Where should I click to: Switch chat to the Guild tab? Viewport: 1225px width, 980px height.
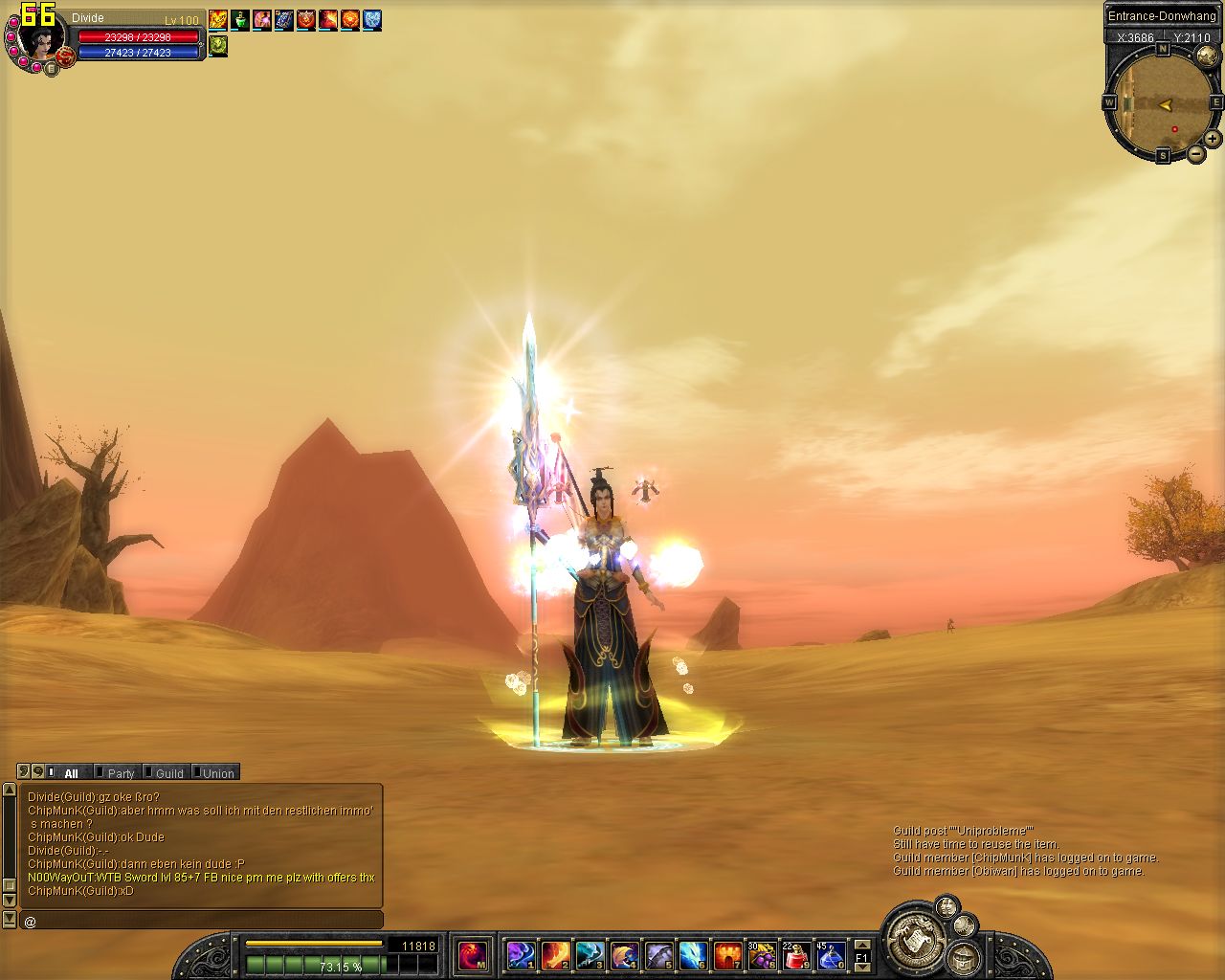point(168,773)
